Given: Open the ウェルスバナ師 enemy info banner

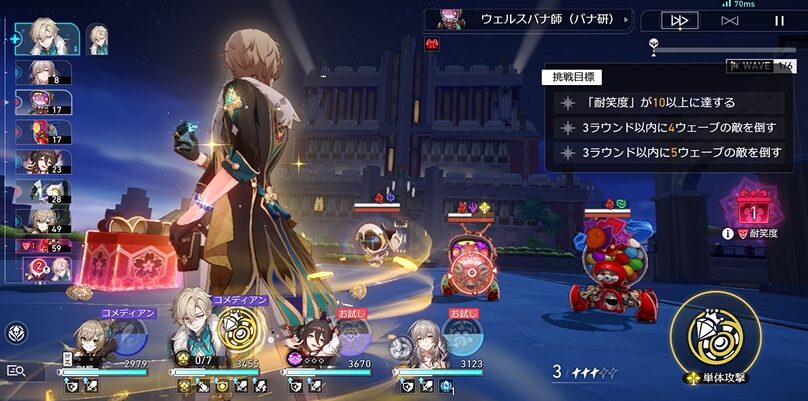Looking at the screenshot, I should (x=528, y=19).
